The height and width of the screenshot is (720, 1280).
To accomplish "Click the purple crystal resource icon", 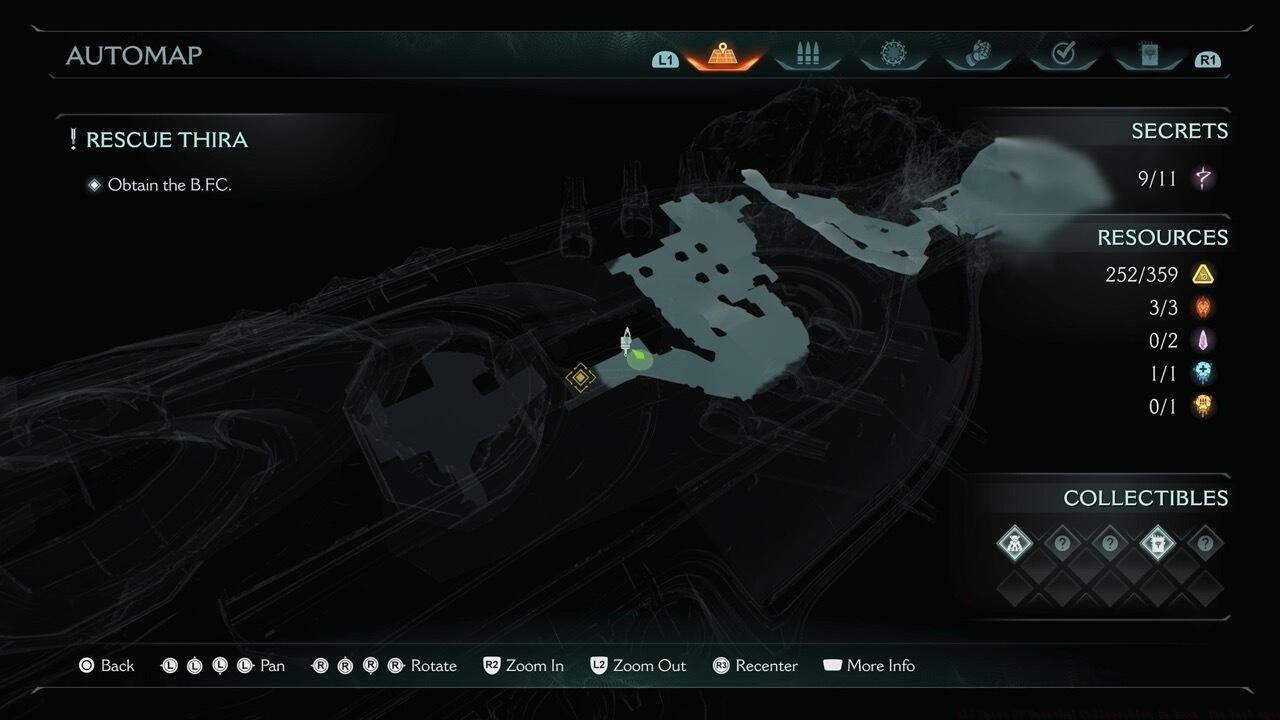I will click(x=1203, y=340).
